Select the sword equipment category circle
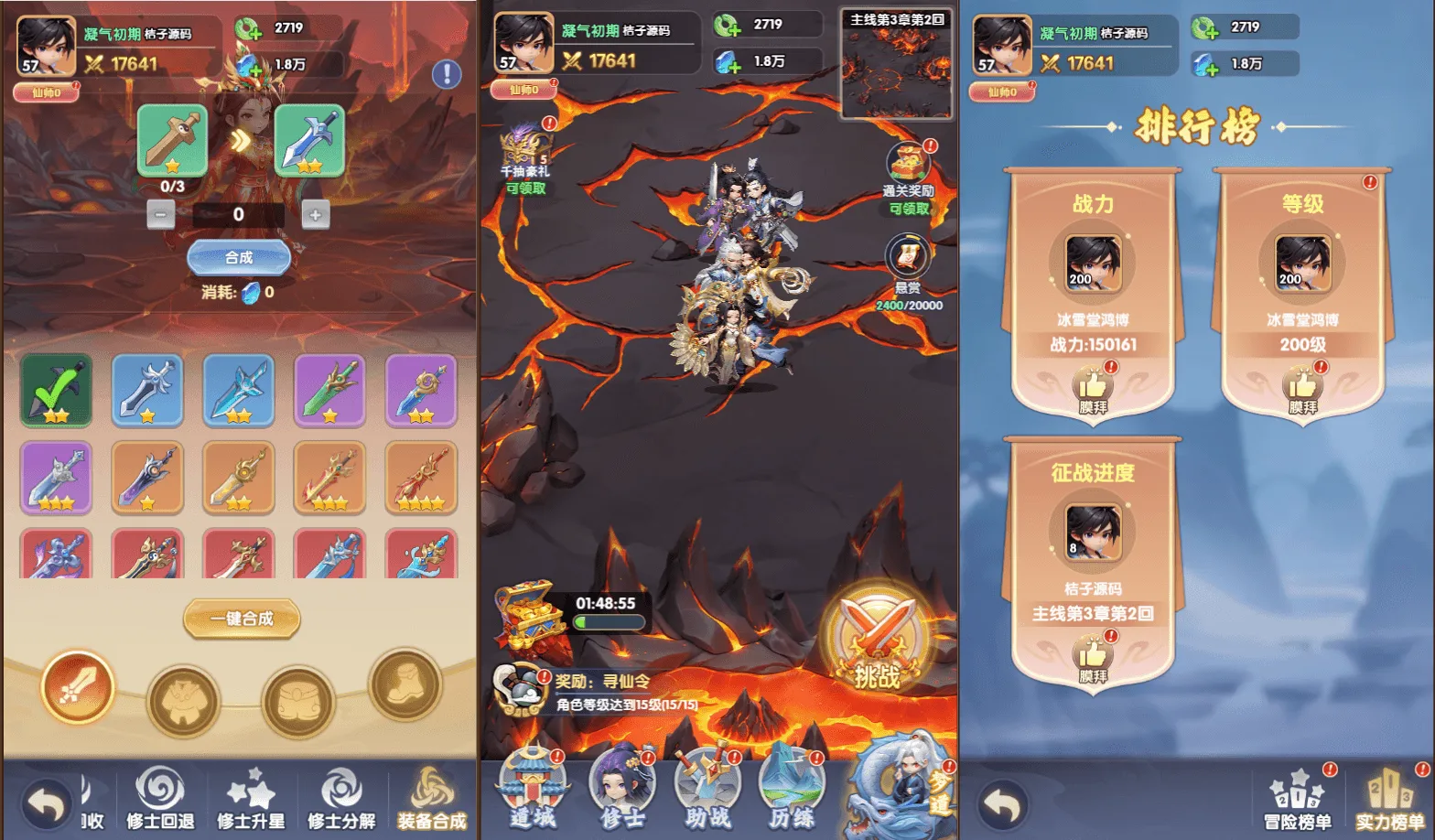This screenshot has width=1435, height=840. coord(78,687)
